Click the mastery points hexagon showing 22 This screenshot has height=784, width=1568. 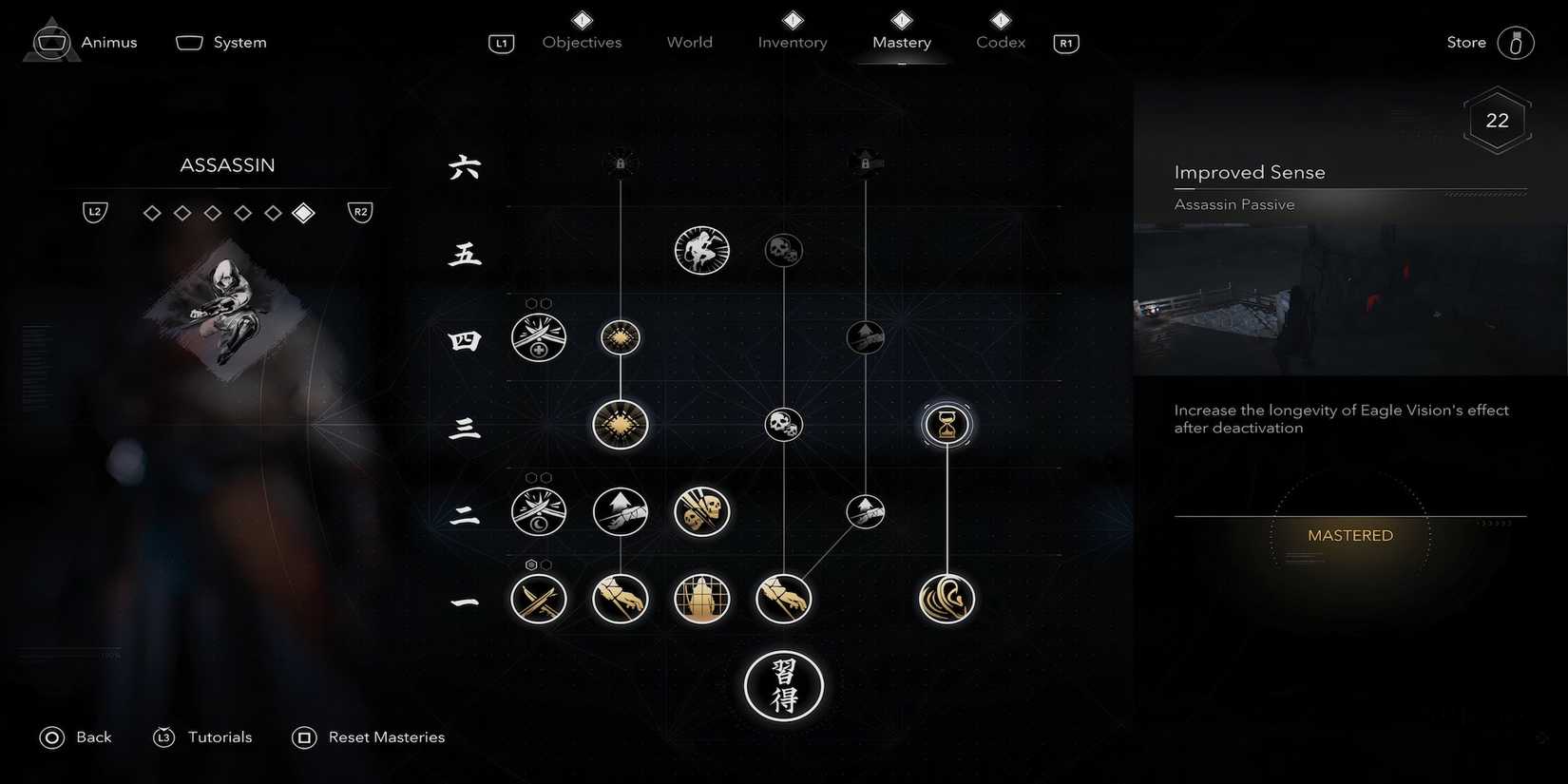[1497, 120]
